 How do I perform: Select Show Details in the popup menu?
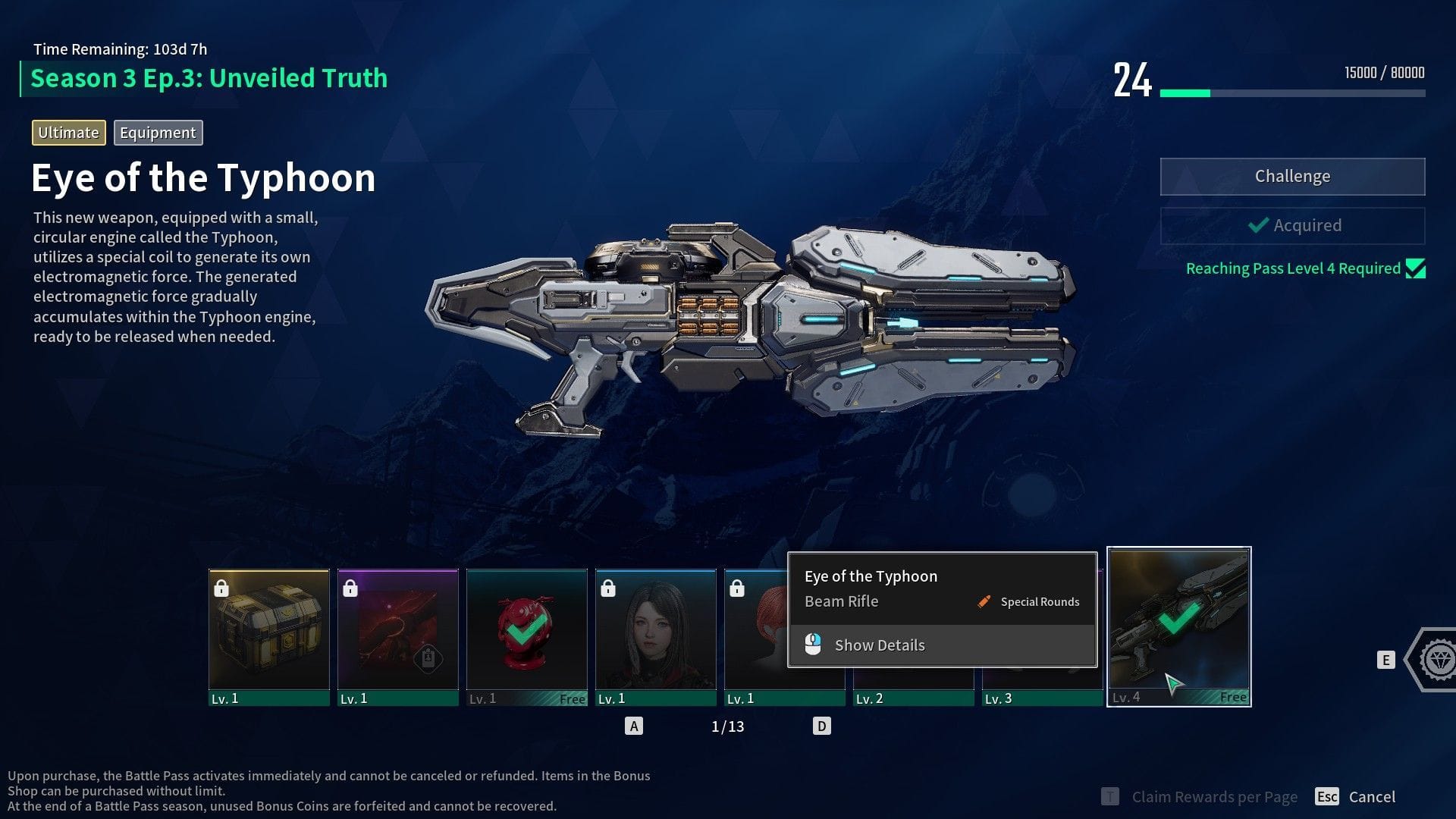pyautogui.click(x=880, y=644)
